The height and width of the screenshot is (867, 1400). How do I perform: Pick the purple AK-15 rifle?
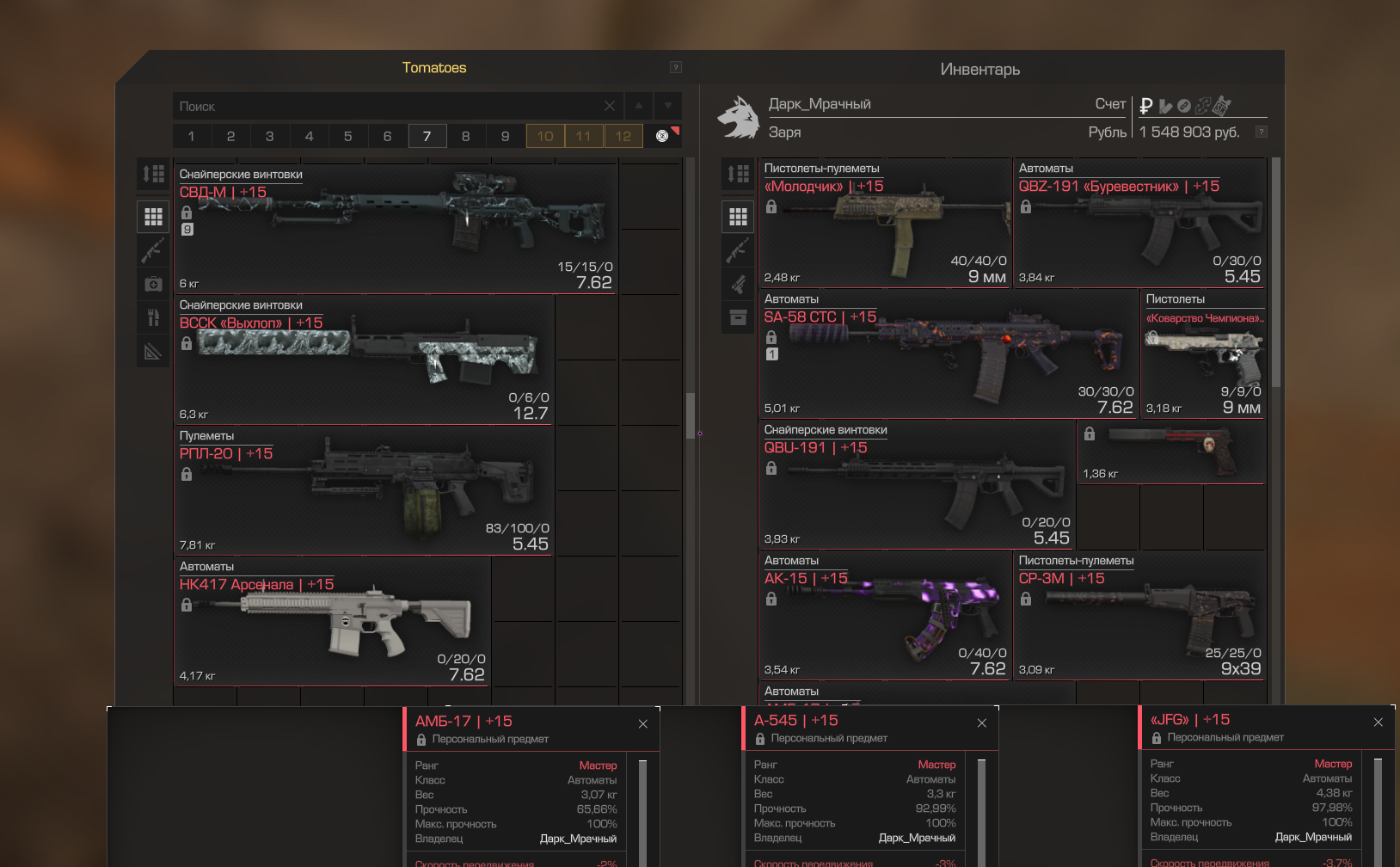(884, 616)
